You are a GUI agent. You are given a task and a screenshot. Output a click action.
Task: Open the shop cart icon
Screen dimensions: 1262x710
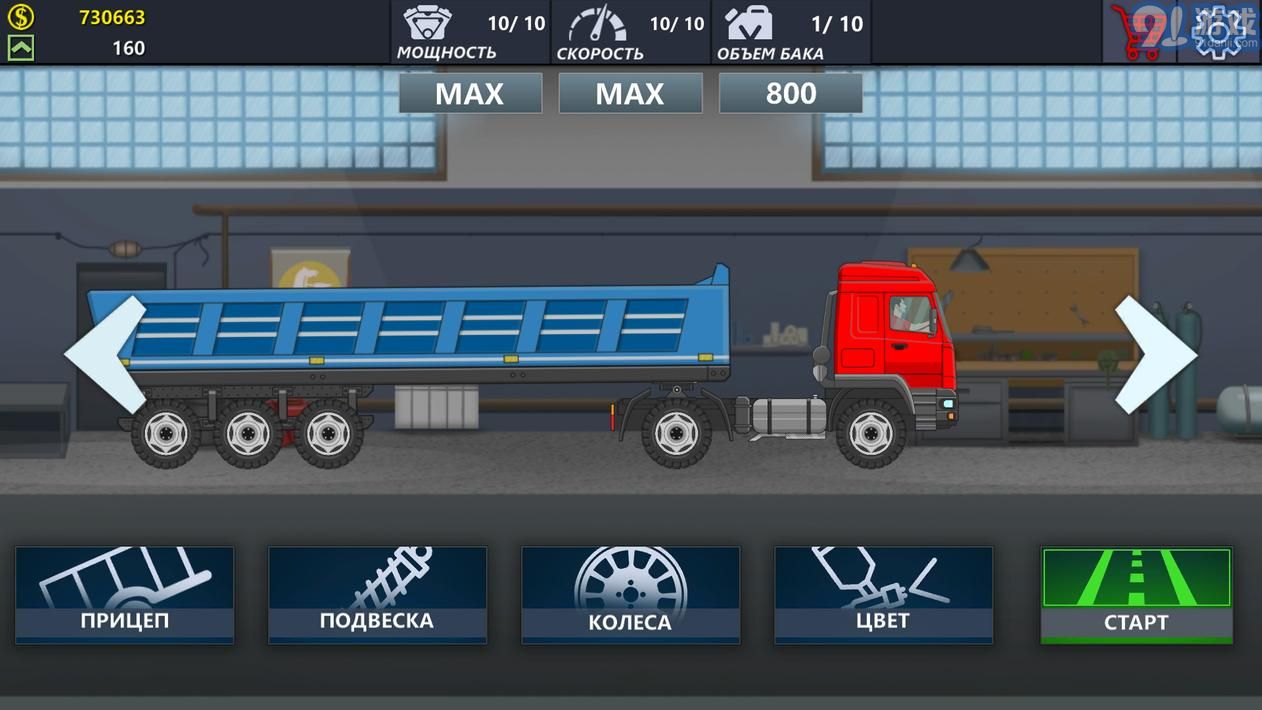click(x=1139, y=32)
